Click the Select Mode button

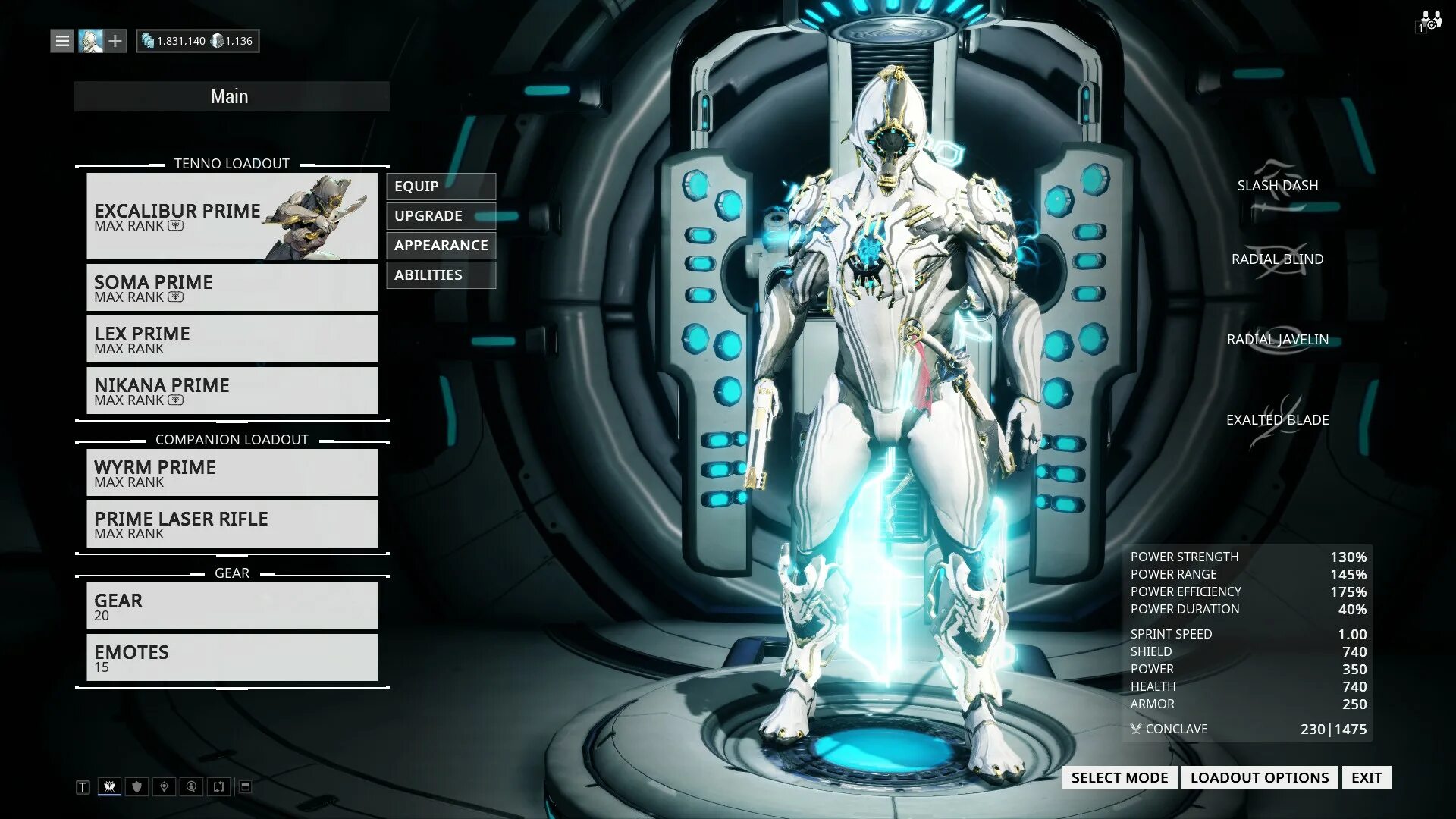click(1119, 777)
